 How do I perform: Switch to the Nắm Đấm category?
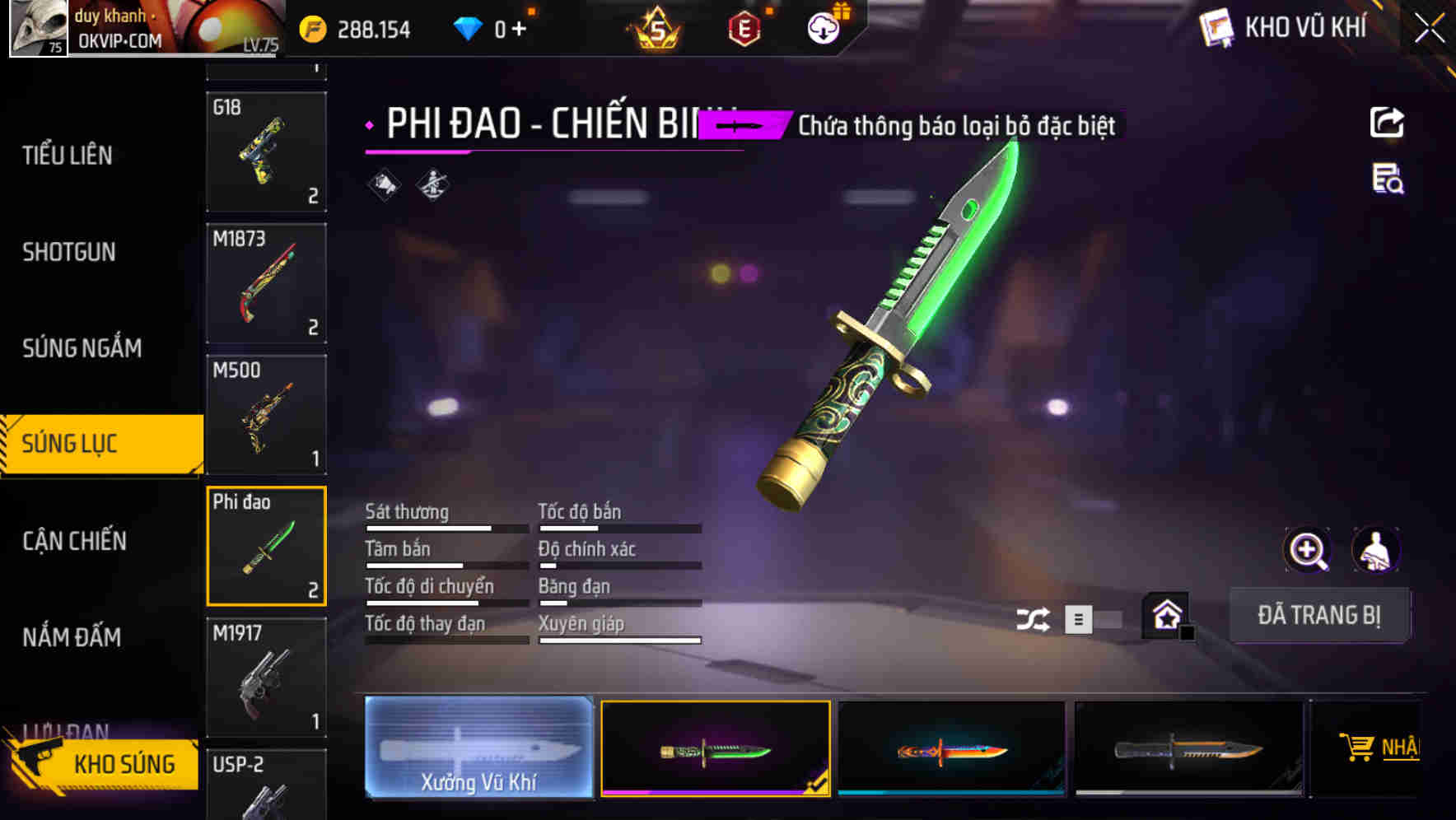click(72, 637)
